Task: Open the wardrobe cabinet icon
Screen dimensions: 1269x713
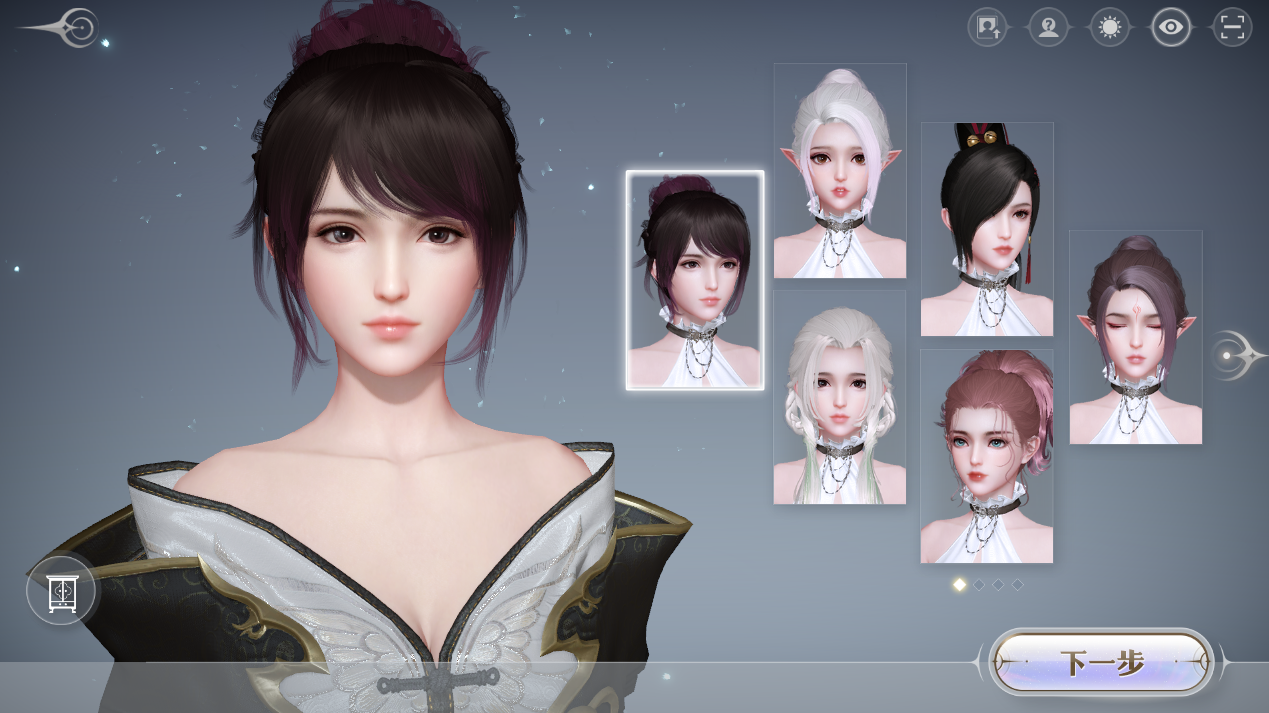Action: point(61,591)
